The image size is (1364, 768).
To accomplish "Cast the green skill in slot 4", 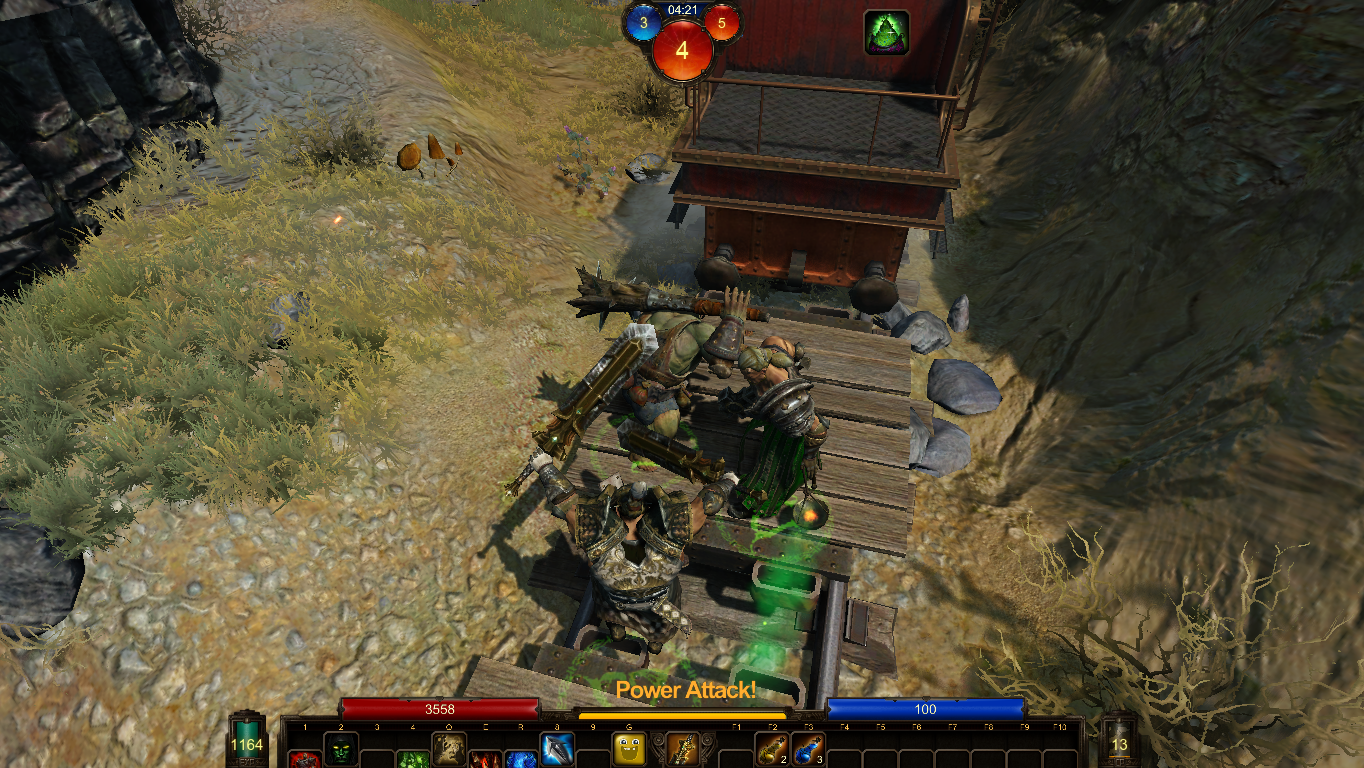I will (412, 760).
